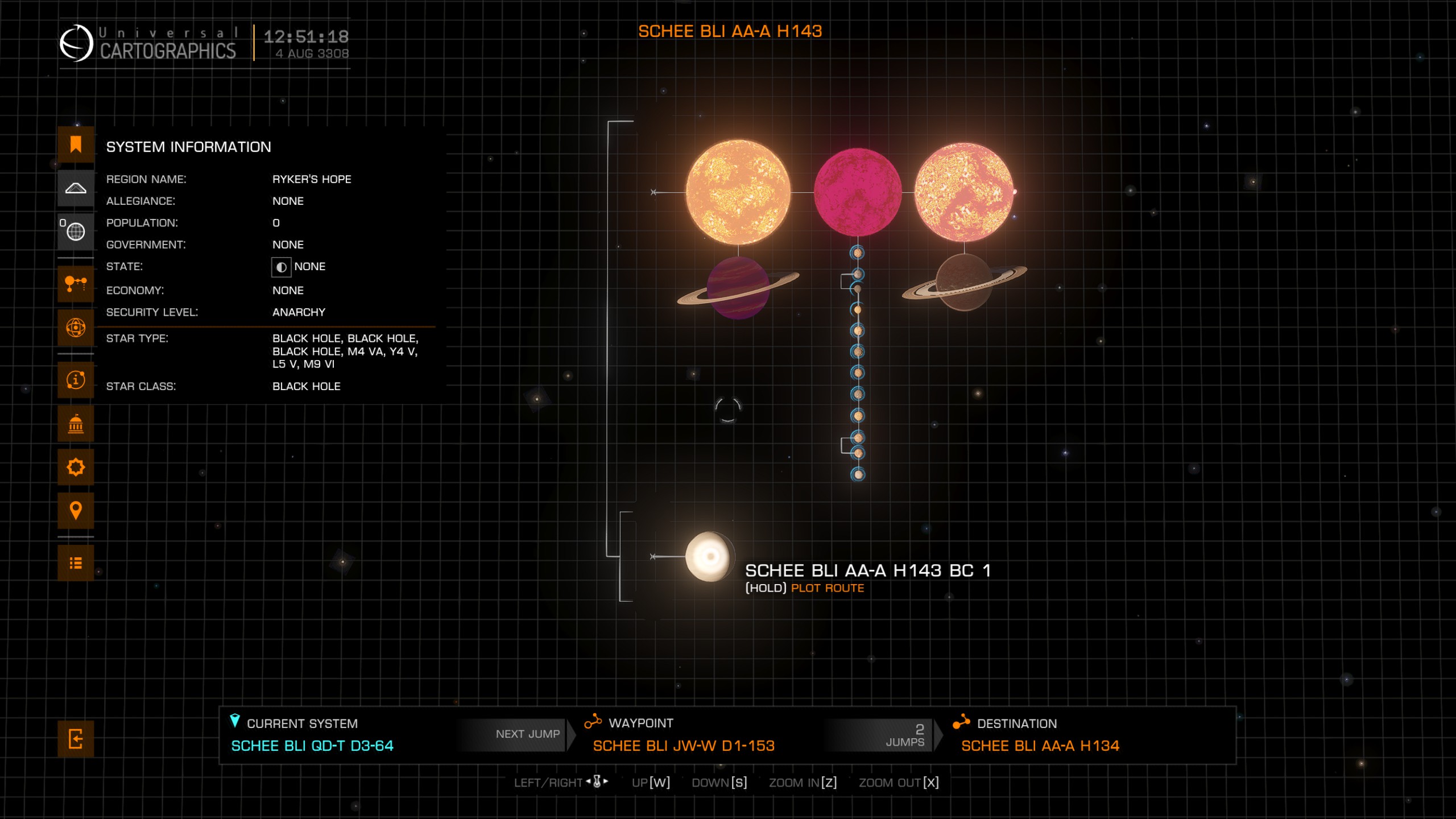This screenshot has width=1456, height=819.
Task: Open the orbit lines view icon
Action: 76,328
